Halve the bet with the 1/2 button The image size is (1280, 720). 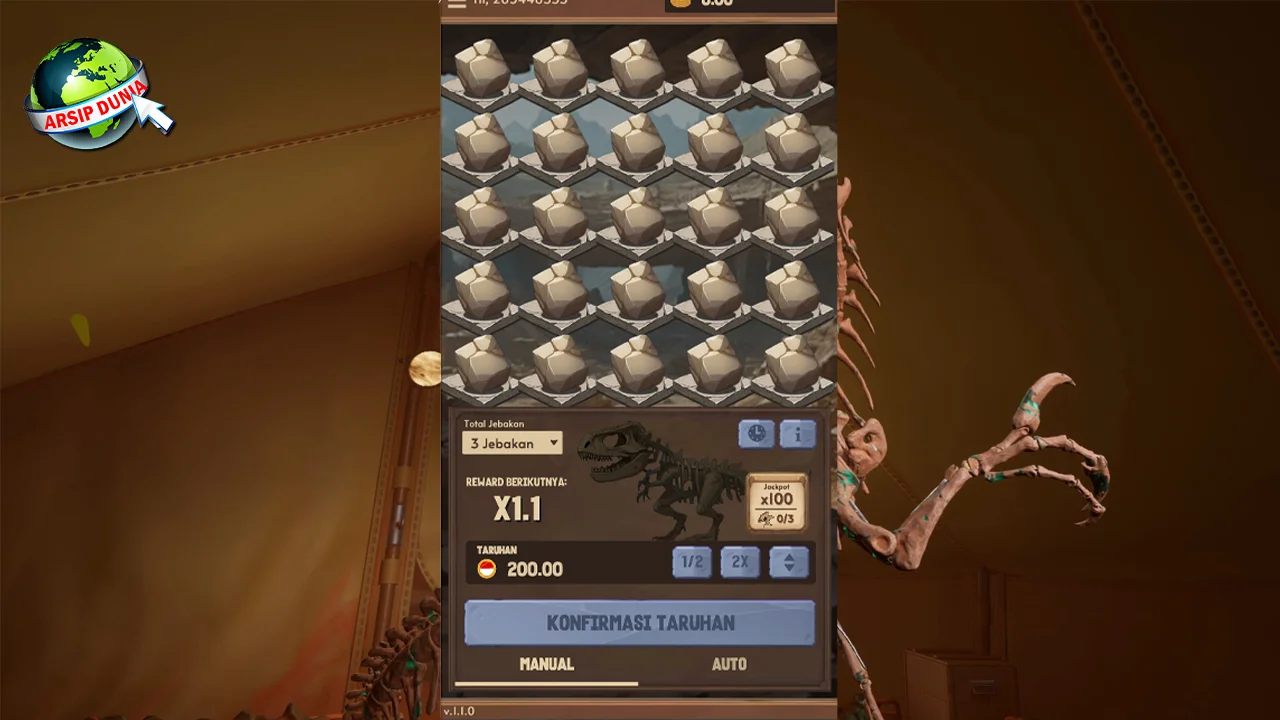692,562
